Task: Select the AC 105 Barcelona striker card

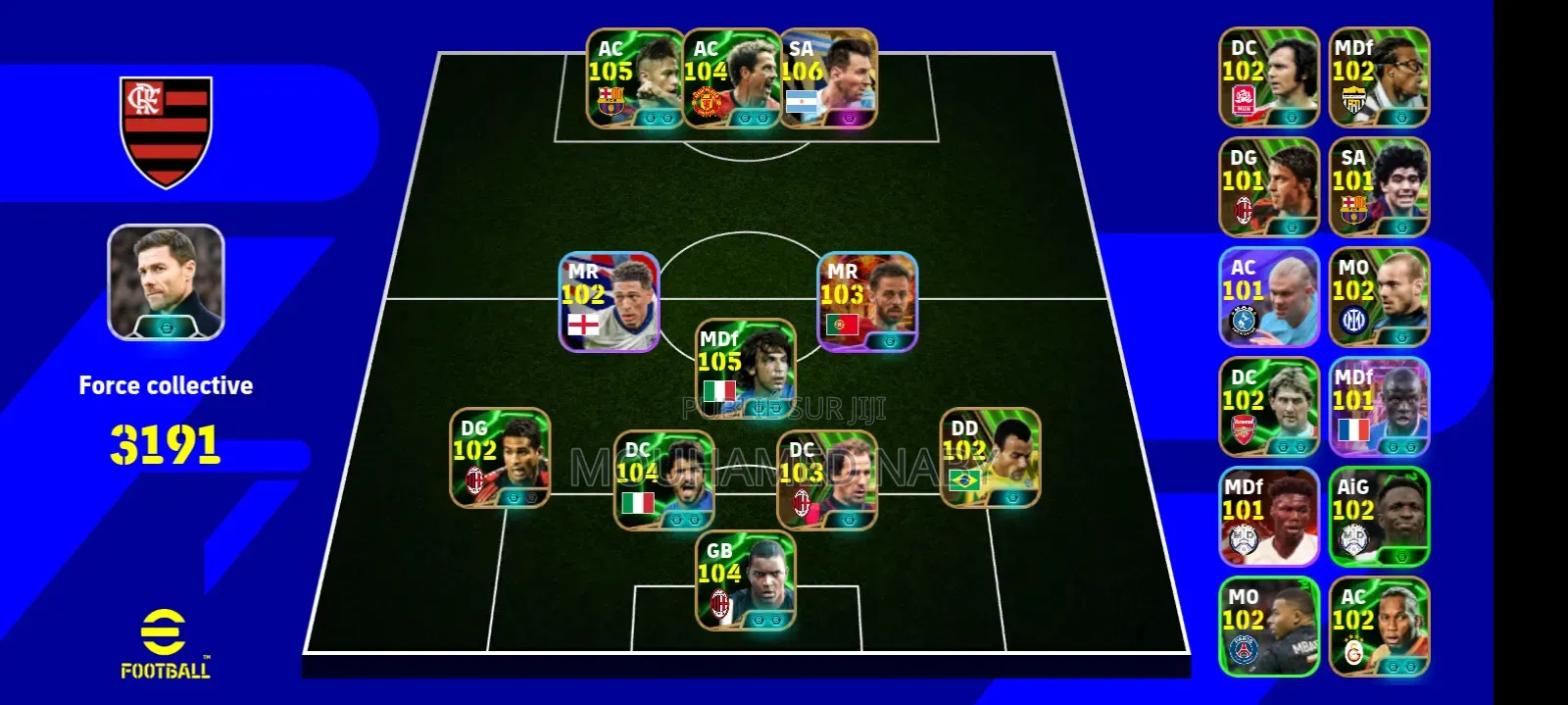Action: click(635, 79)
